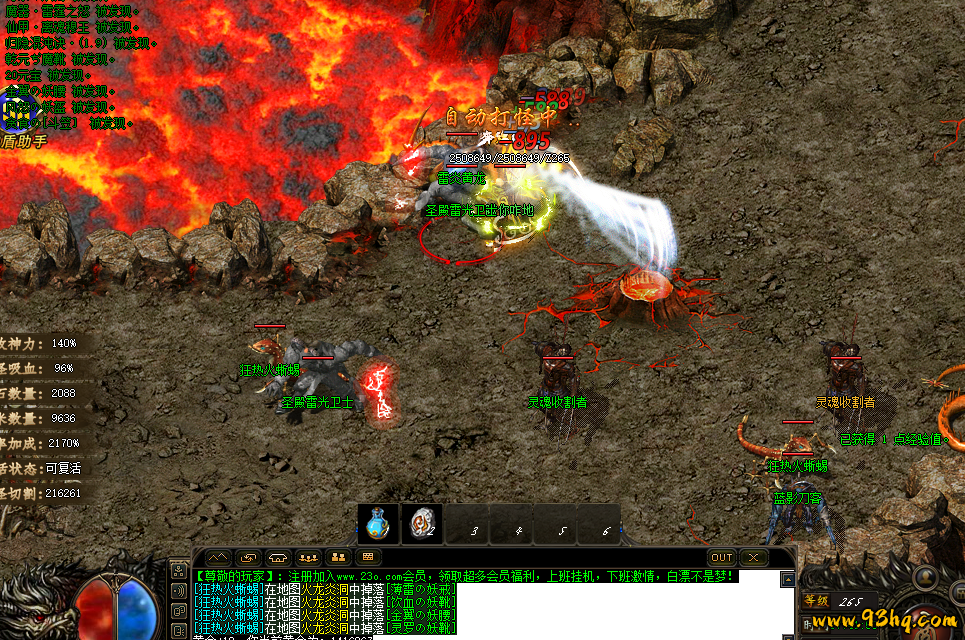
Task: Close the chat panel with the X button
Action: click(x=753, y=557)
